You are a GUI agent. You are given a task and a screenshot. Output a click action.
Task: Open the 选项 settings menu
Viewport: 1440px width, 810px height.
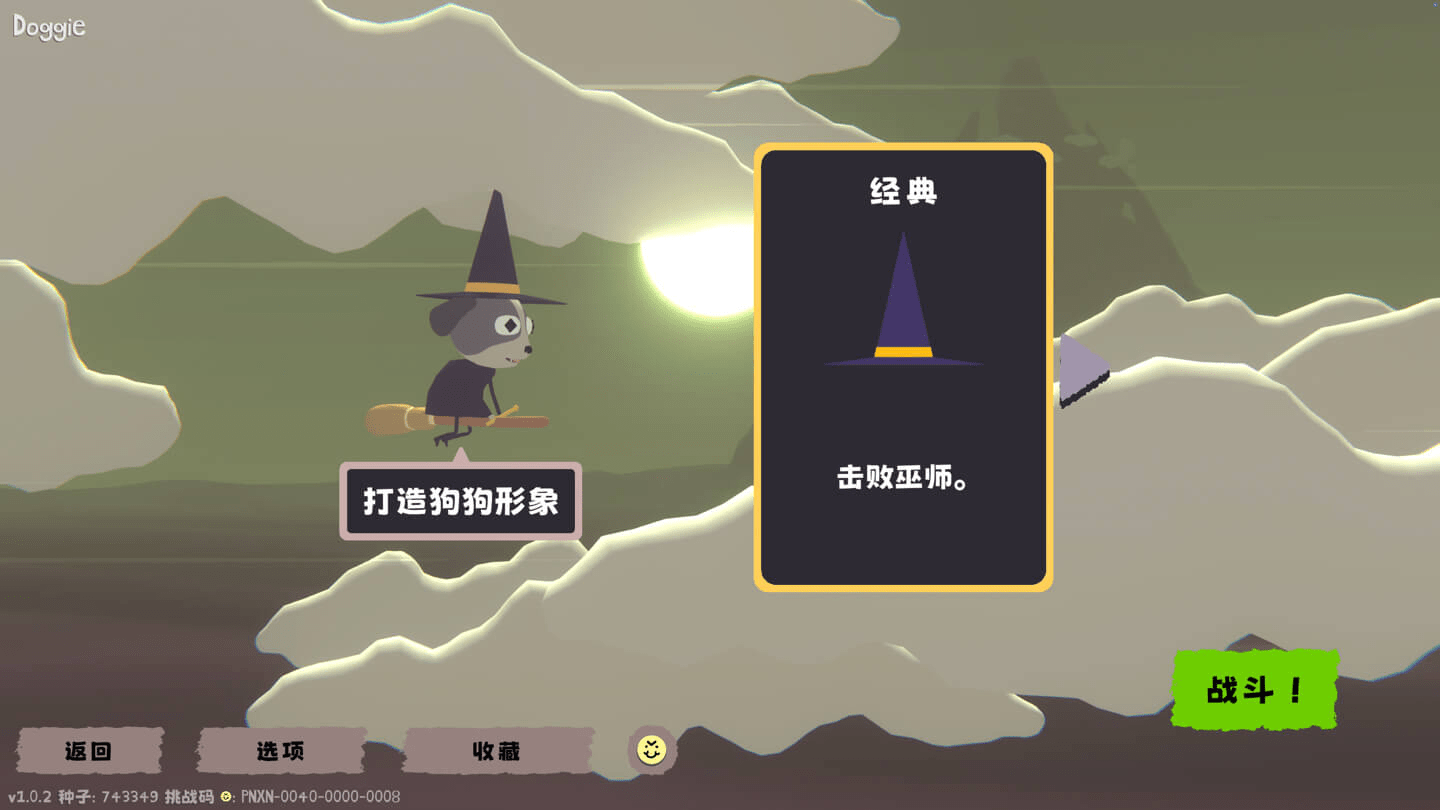(x=280, y=750)
